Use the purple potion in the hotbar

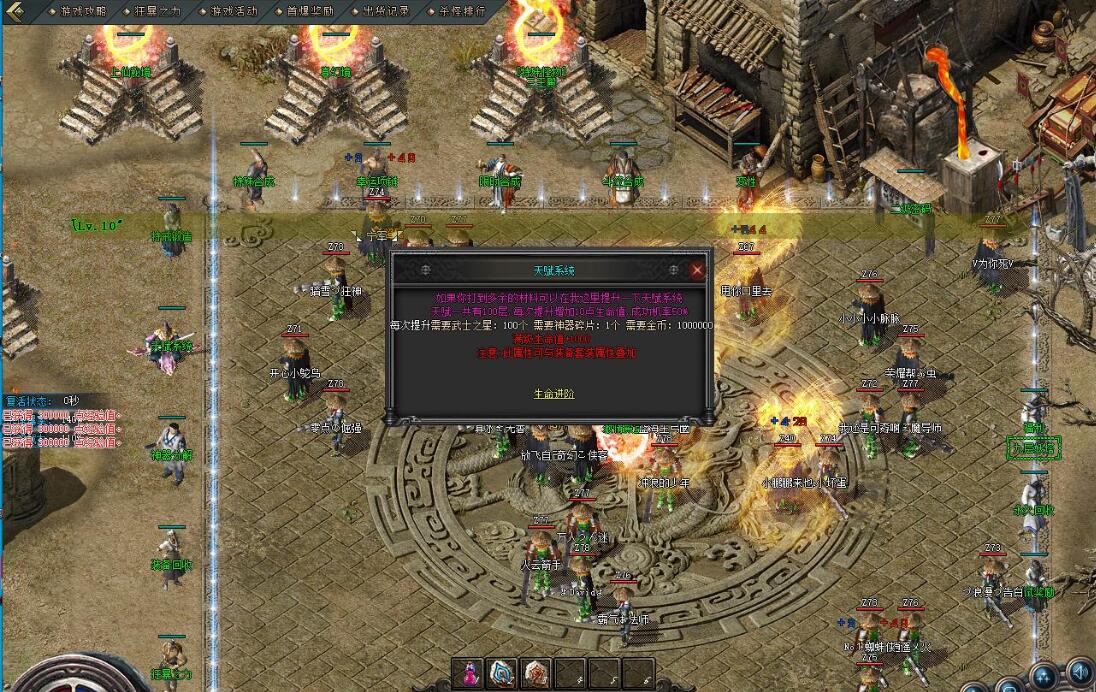click(x=468, y=673)
